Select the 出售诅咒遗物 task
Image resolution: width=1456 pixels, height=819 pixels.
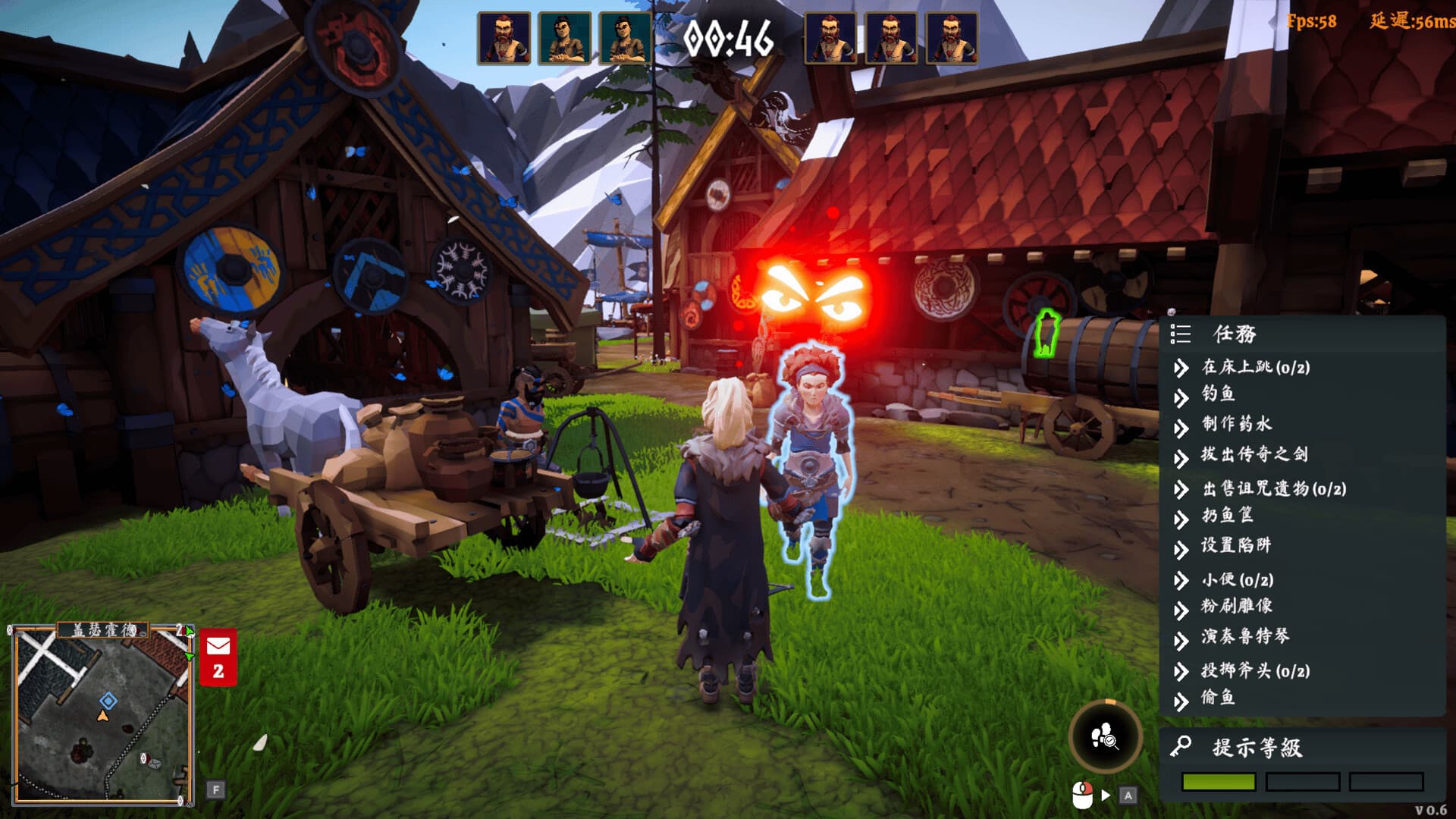pos(1274,489)
